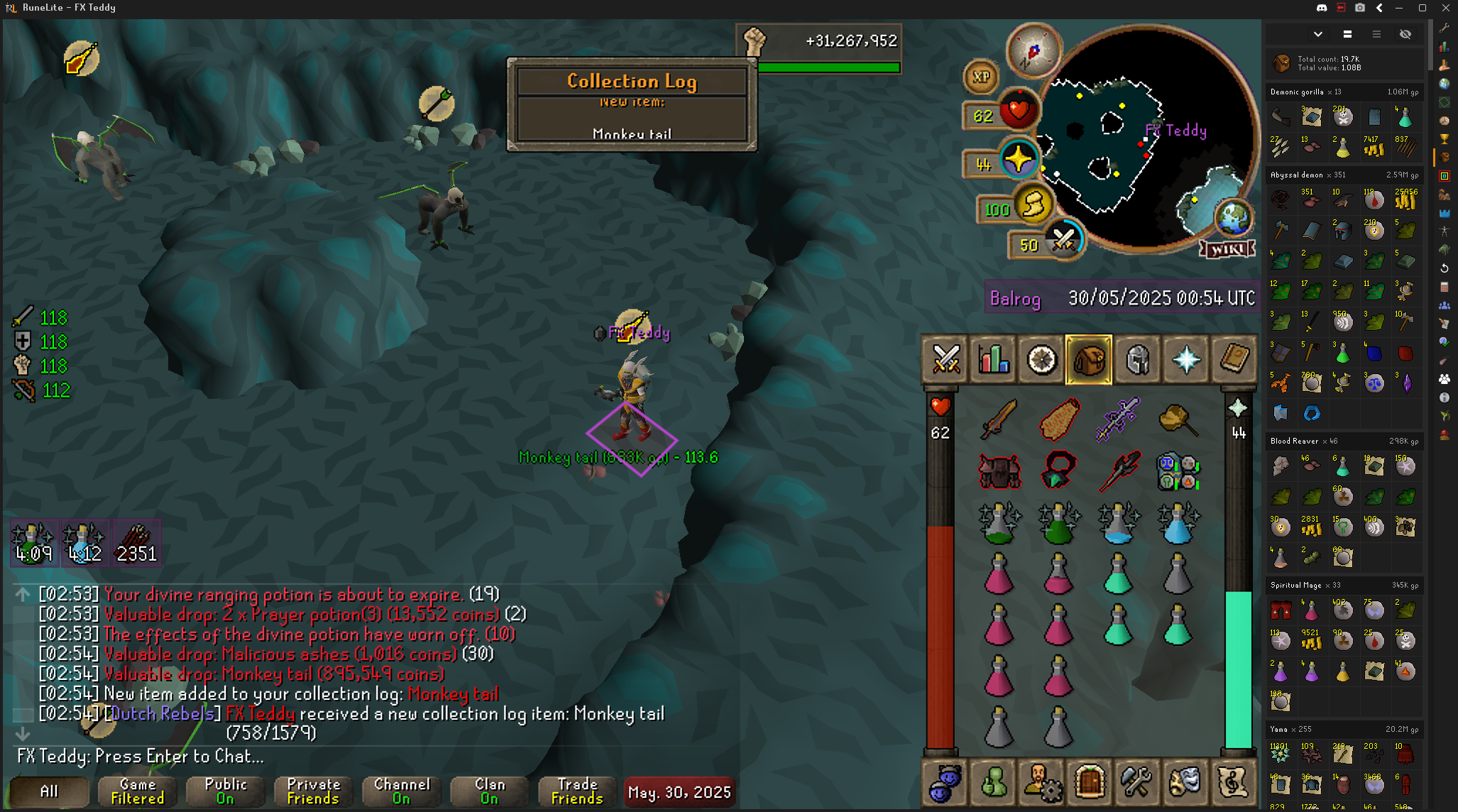Click the compass to face north
Image resolution: width=1458 pixels, height=812 pixels.
point(1033,51)
